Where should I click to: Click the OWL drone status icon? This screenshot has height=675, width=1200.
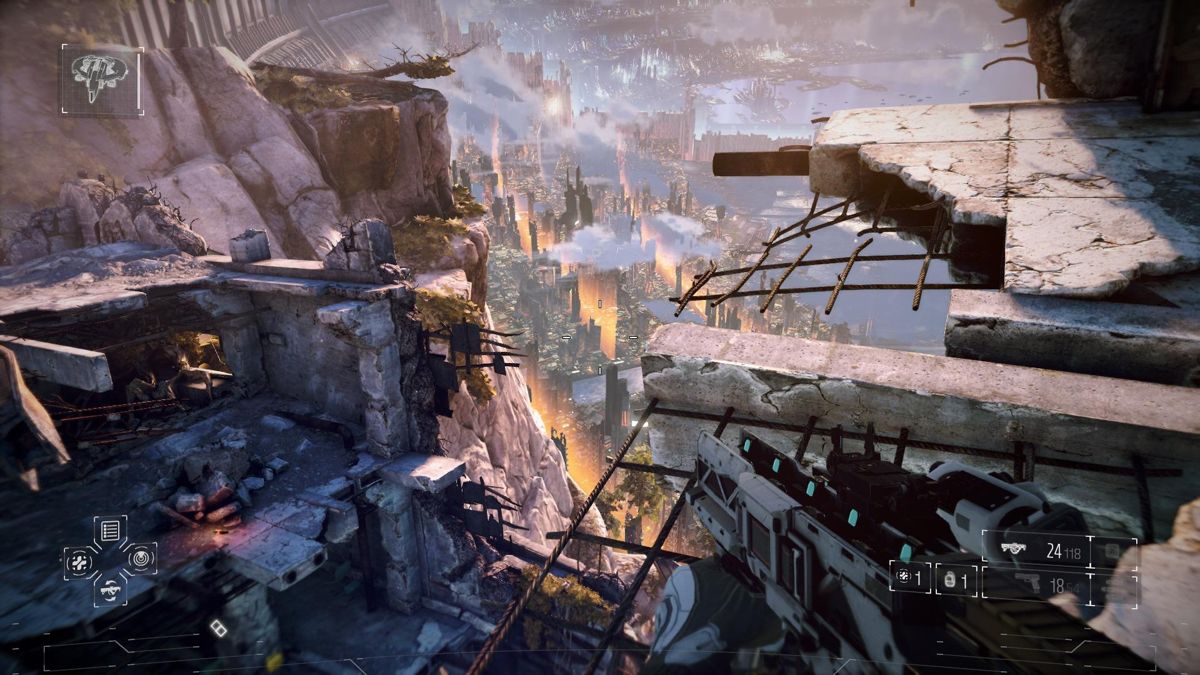(101, 79)
